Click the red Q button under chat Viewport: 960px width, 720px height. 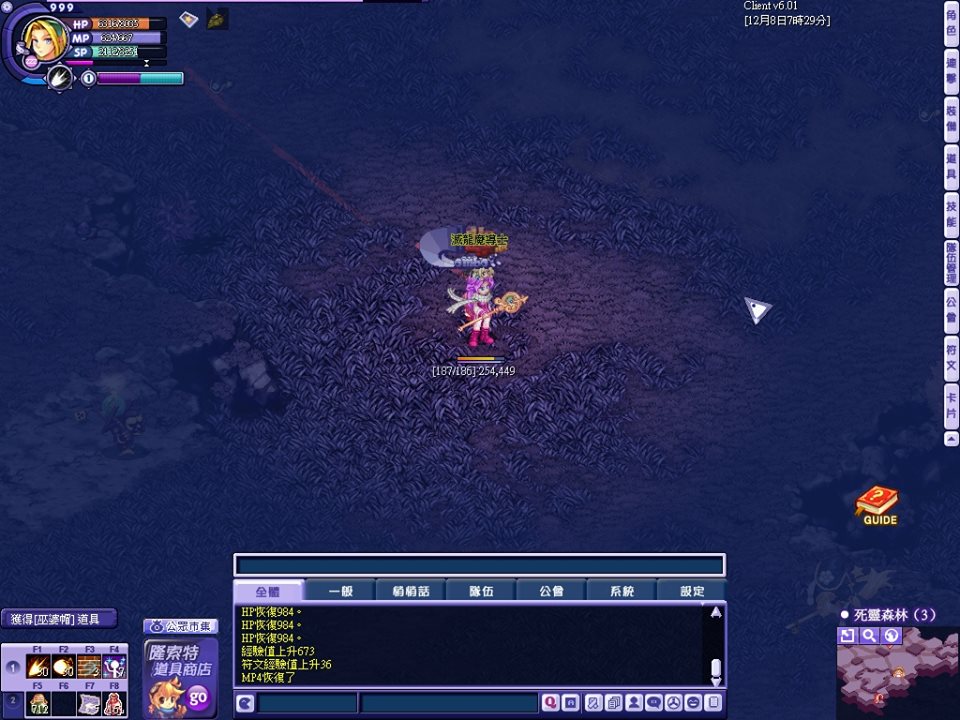pos(549,703)
